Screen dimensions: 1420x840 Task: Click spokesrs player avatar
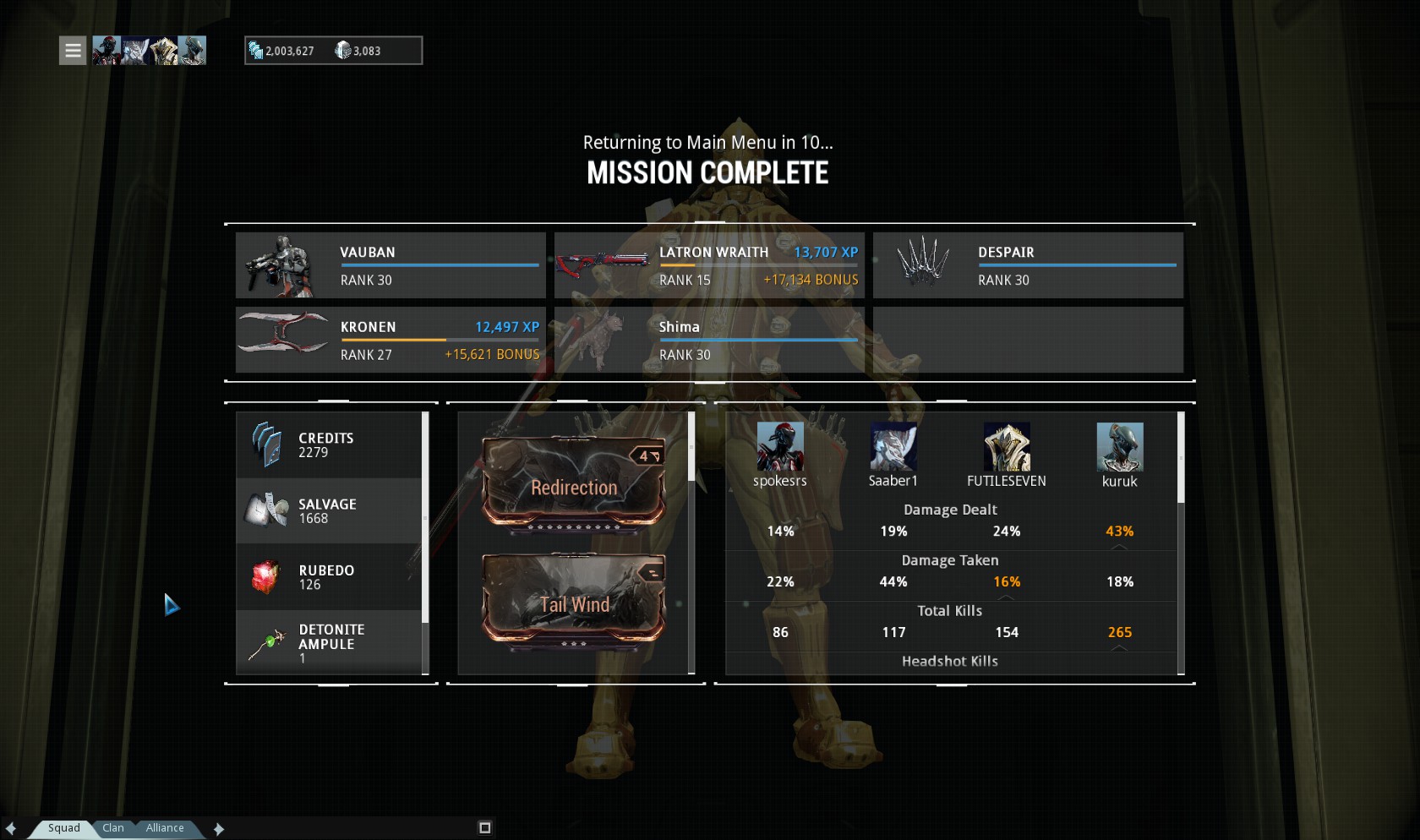(x=779, y=446)
